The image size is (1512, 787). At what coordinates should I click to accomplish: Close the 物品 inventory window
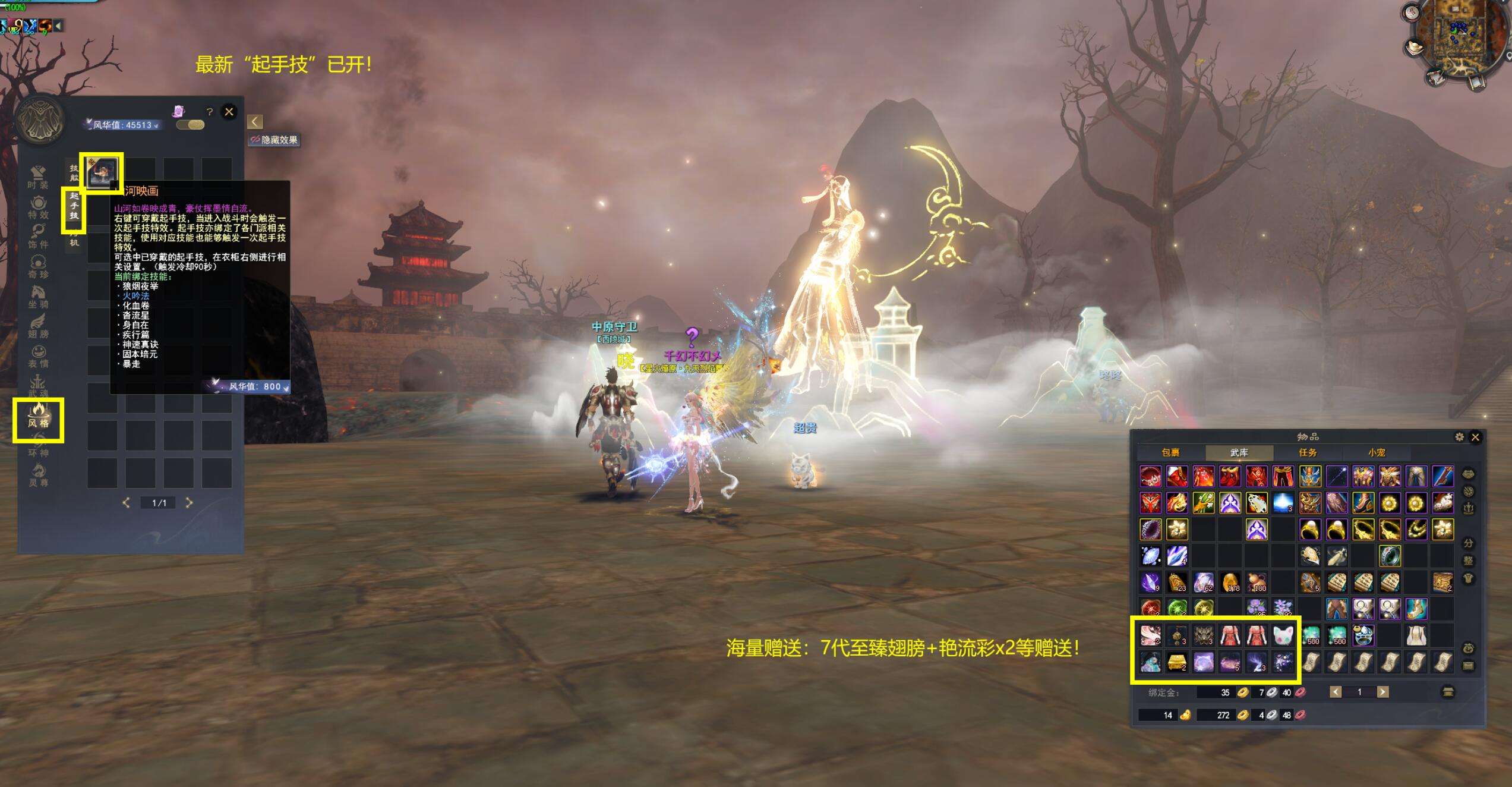[x=1475, y=437]
